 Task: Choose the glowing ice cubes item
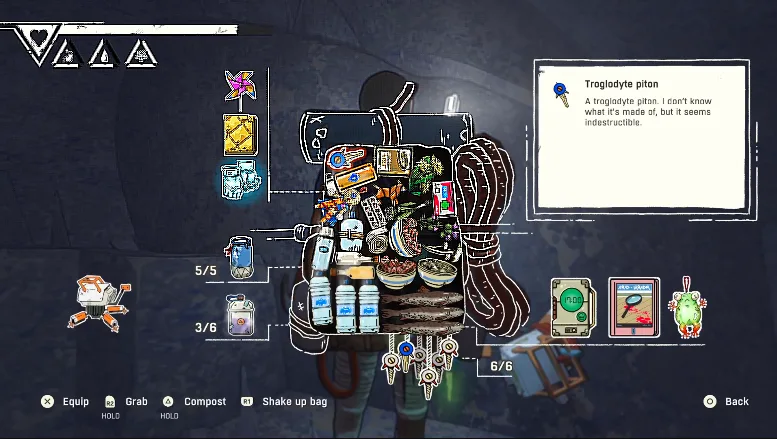pos(240,180)
